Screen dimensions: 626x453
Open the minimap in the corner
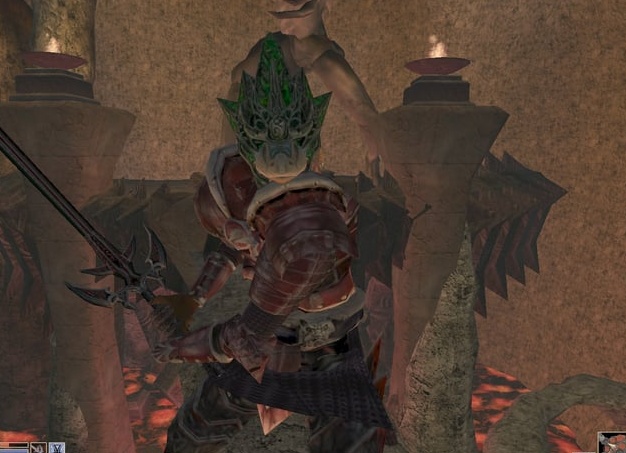coord(611,442)
